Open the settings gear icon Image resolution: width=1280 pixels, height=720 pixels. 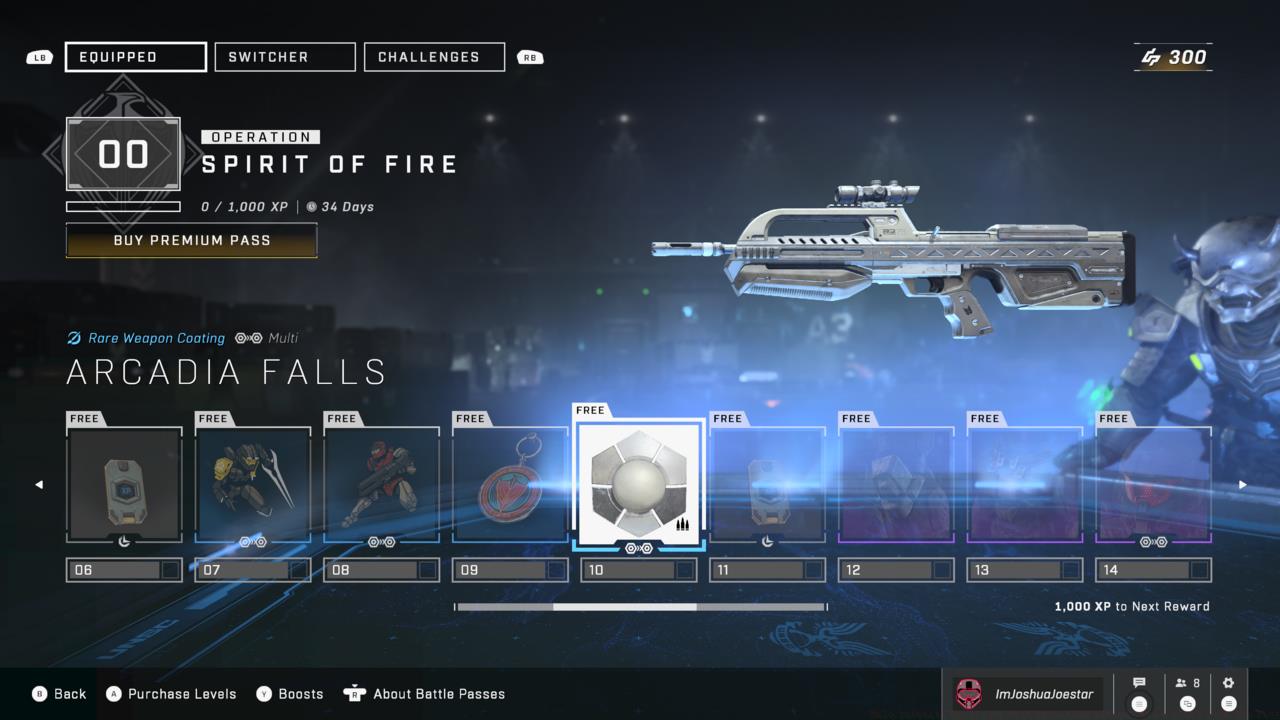1229,693
